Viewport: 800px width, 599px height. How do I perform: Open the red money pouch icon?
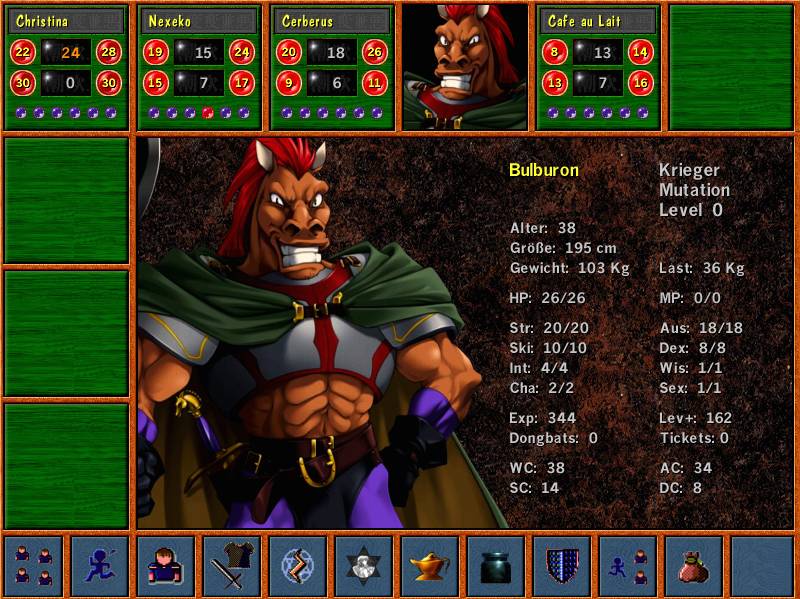point(694,566)
